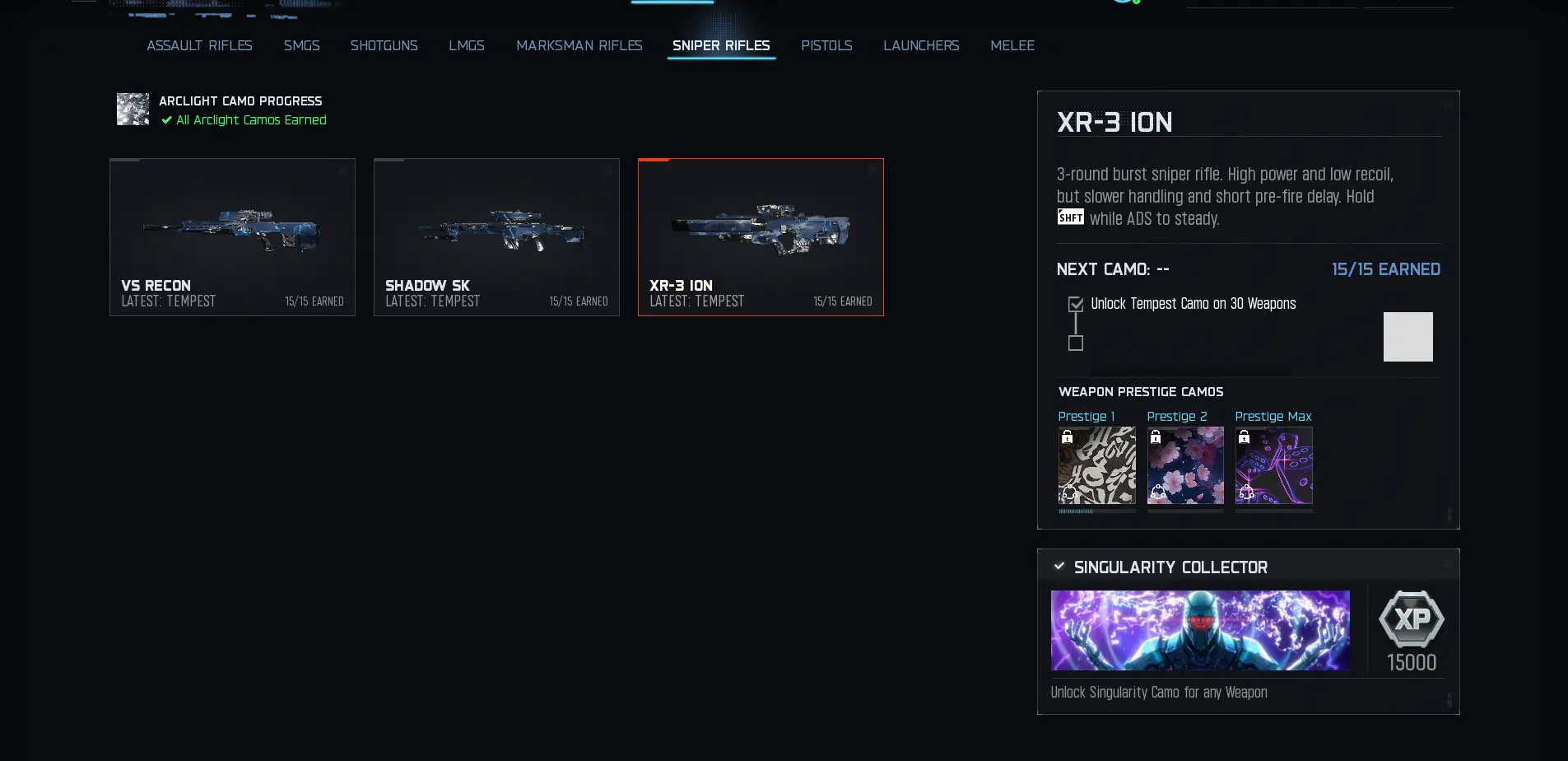Open the PISTOLS category tab
Image resolution: width=1568 pixels, height=761 pixels.
pyautogui.click(x=826, y=46)
